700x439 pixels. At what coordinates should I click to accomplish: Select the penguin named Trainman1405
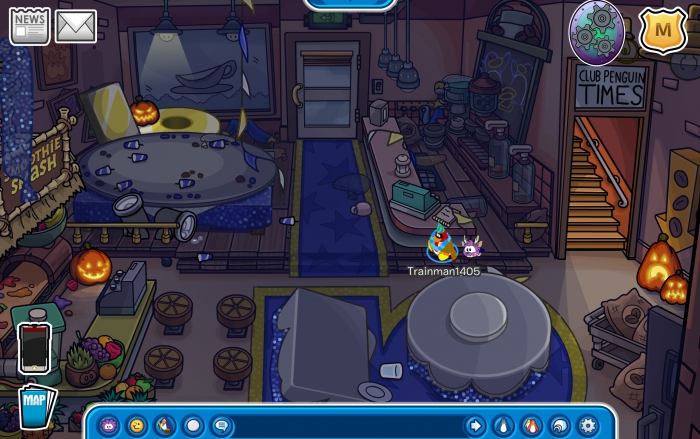(x=438, y=245)
